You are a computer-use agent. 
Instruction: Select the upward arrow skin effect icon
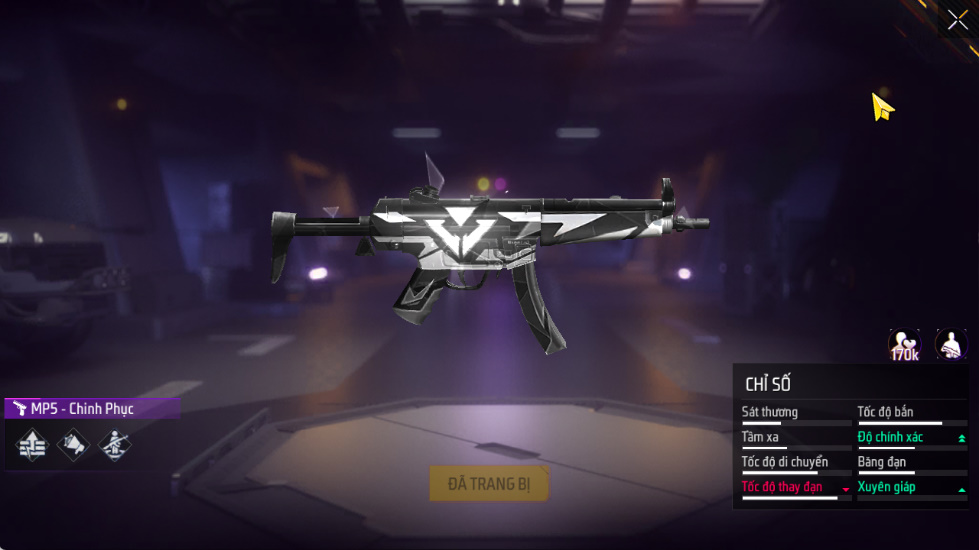[x=33, y=445]
